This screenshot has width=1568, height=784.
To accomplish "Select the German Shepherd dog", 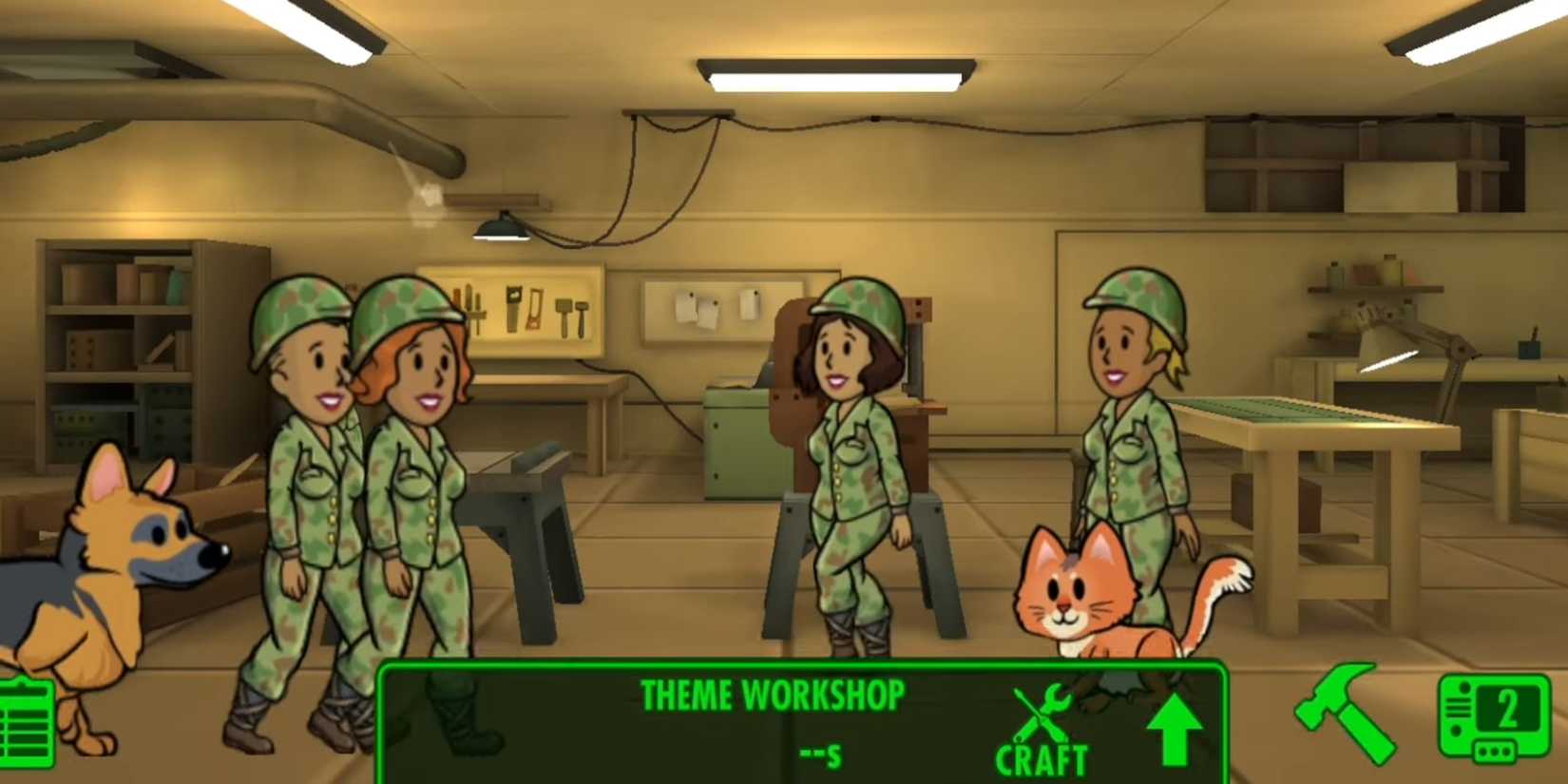I will [x=114, y=570].
